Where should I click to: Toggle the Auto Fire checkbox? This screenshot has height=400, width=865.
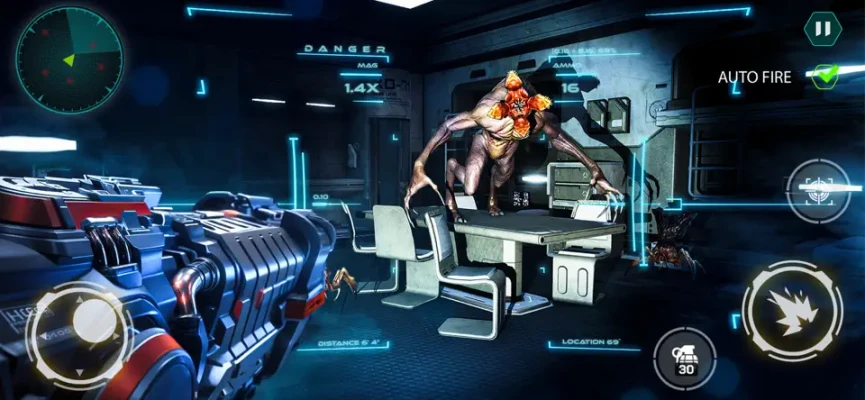(824, 76)
